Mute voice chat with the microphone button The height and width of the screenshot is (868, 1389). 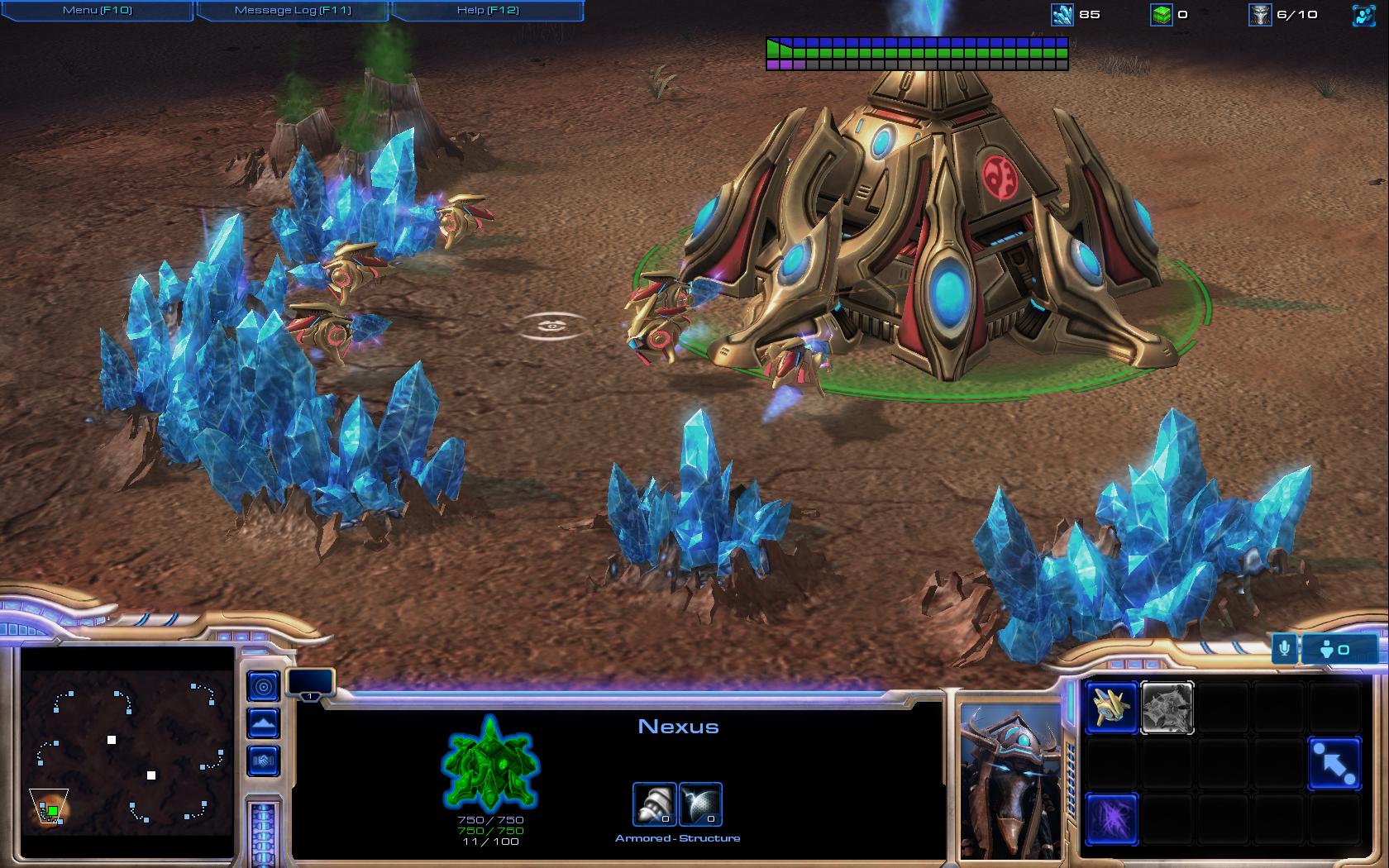tap(1284, 651)
